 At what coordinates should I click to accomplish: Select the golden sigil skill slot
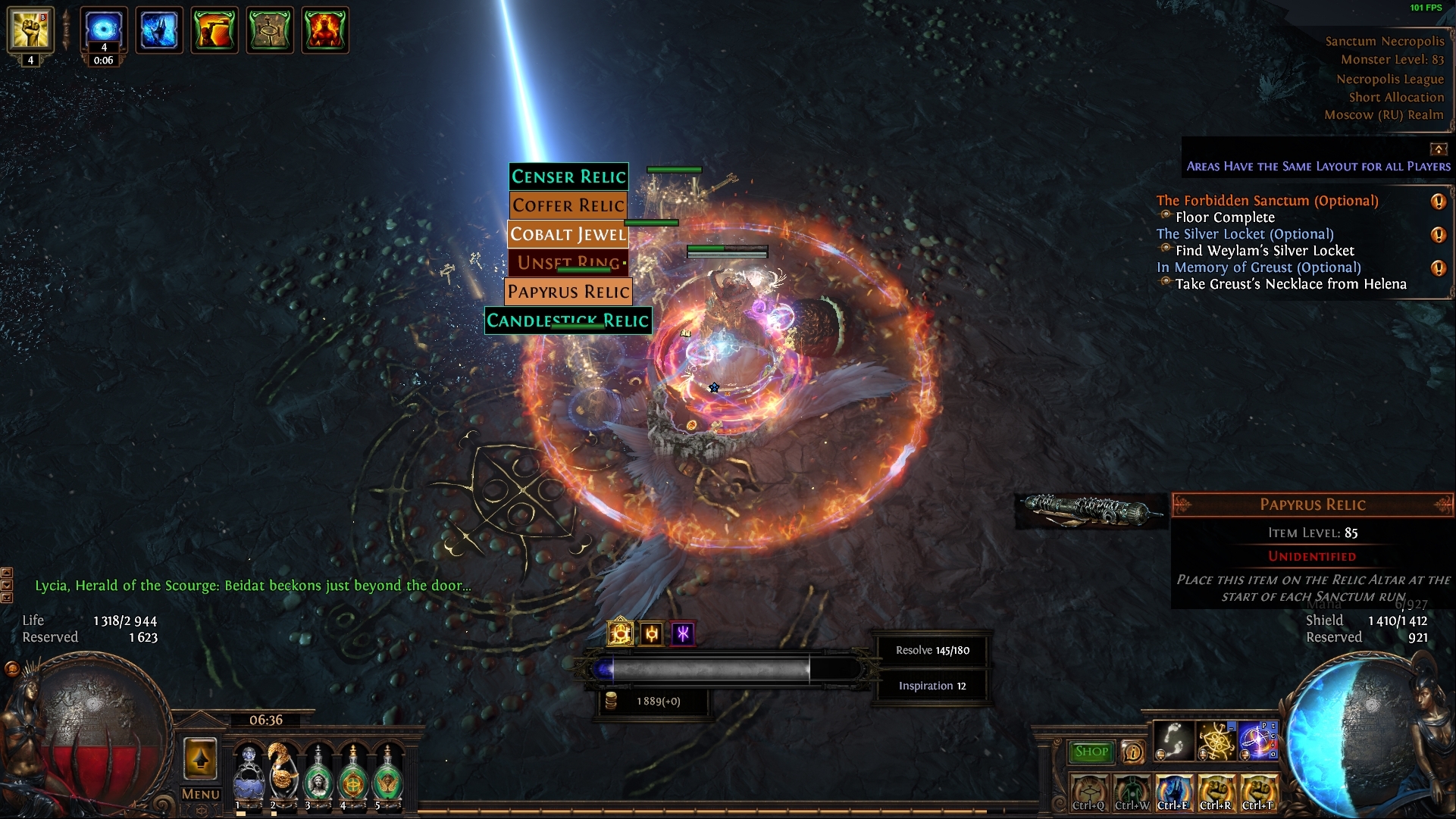[x=1216, y=741]
